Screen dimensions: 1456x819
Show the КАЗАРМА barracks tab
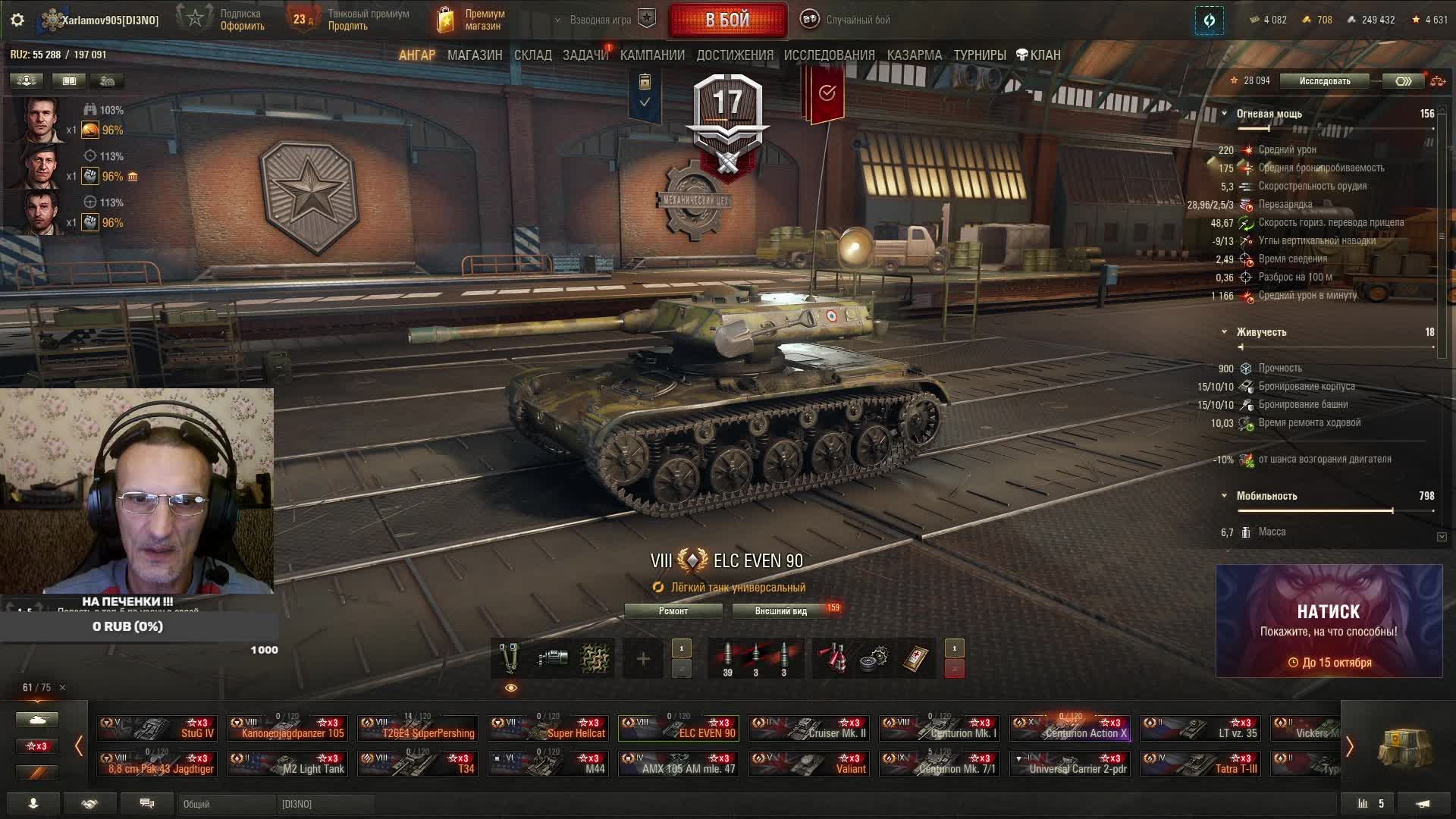[914, 55]
